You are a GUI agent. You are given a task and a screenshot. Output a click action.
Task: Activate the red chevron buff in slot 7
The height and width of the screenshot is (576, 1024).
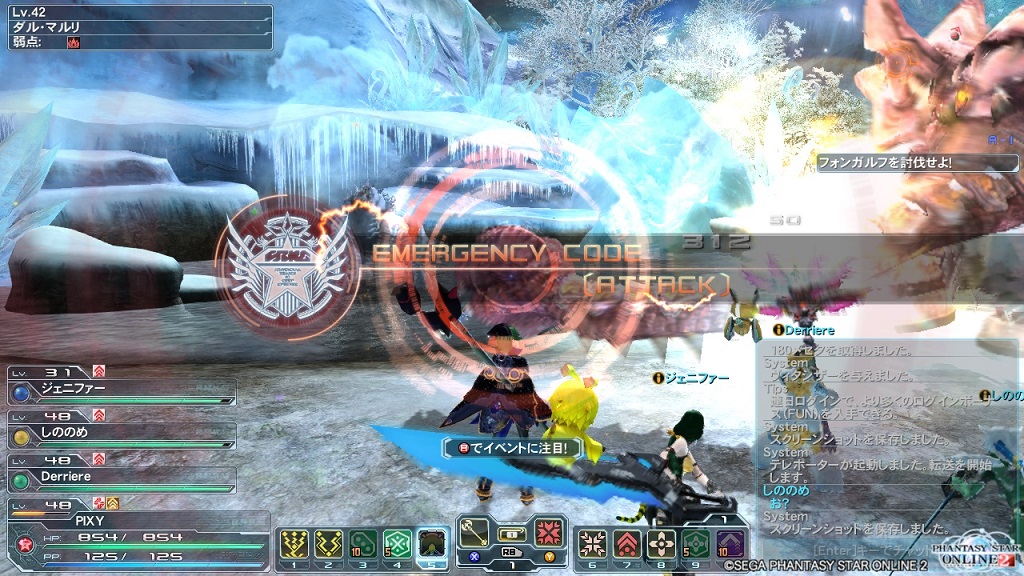point(626,545)
